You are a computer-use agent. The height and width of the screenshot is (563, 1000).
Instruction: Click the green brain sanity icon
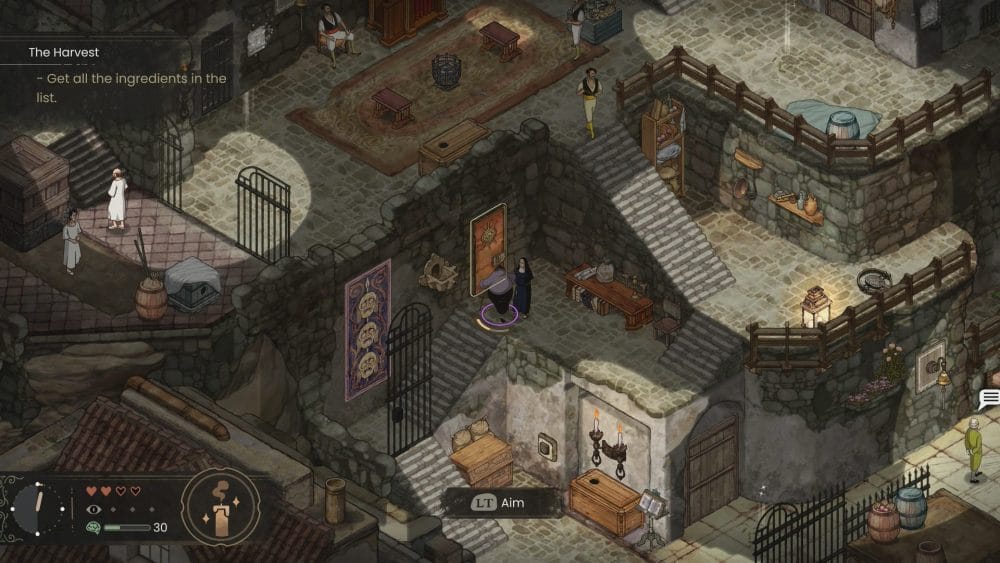(94, 527)
